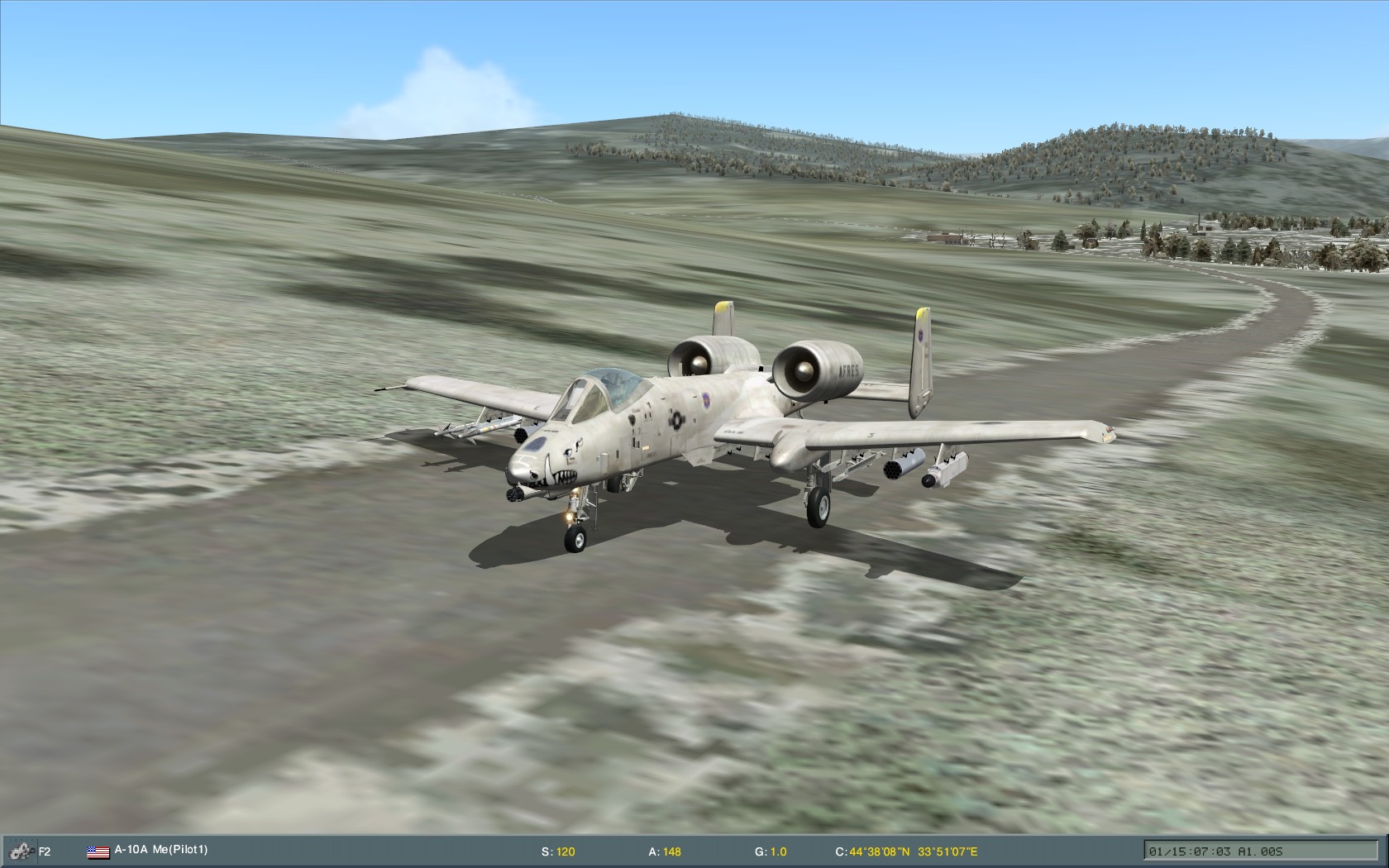Click the mission time display 01/15:07:03
The image size is (1389, 868).
click(1193, 850)
